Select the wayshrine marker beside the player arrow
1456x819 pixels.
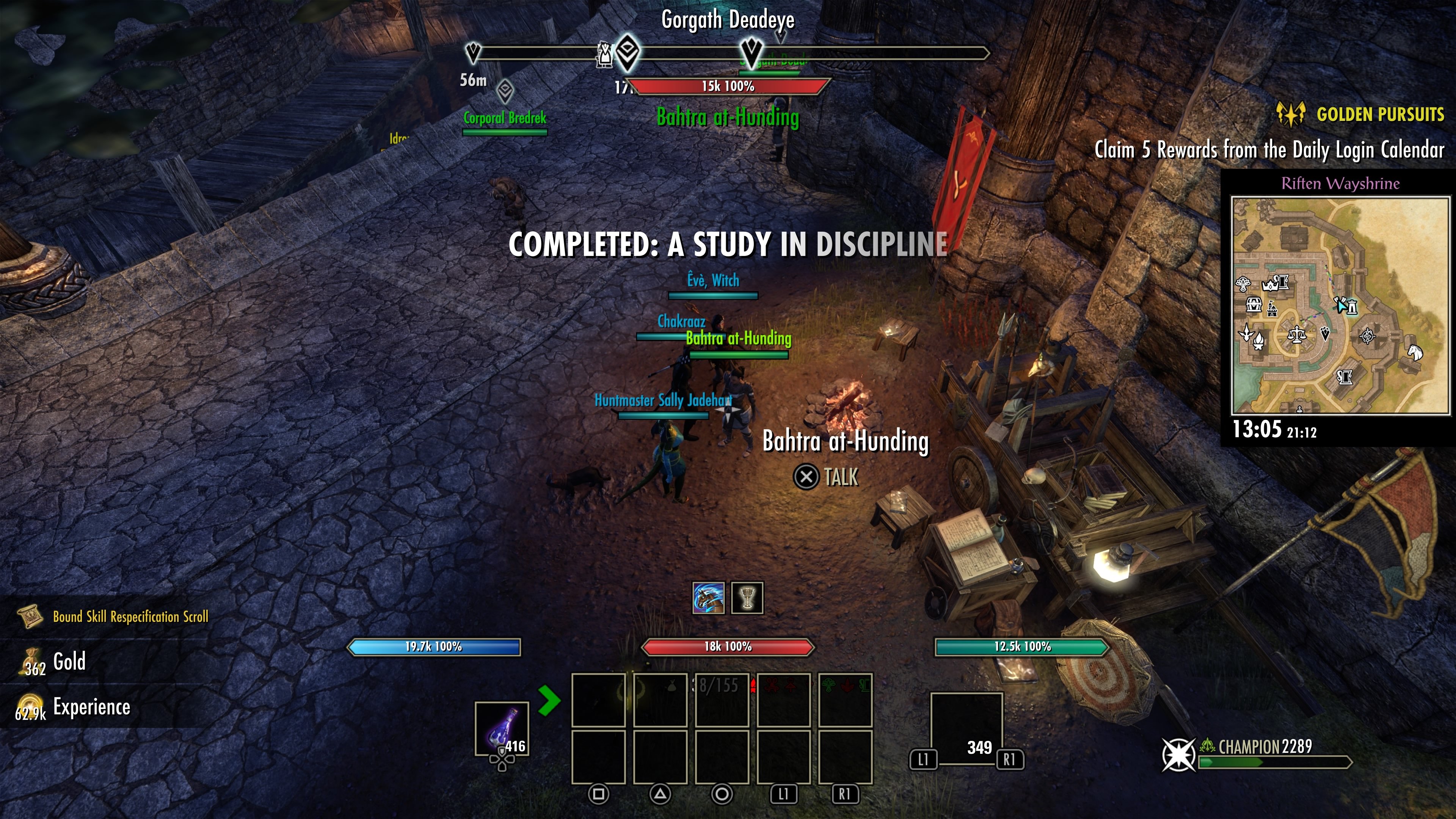[1352, 307]
